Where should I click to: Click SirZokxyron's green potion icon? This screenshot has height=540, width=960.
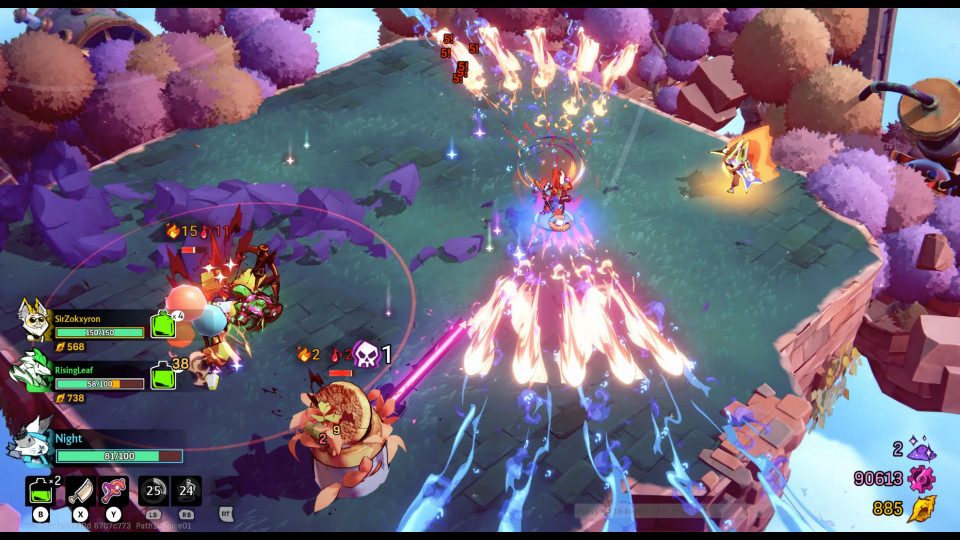pyautogui.click(x=162, y=324)
